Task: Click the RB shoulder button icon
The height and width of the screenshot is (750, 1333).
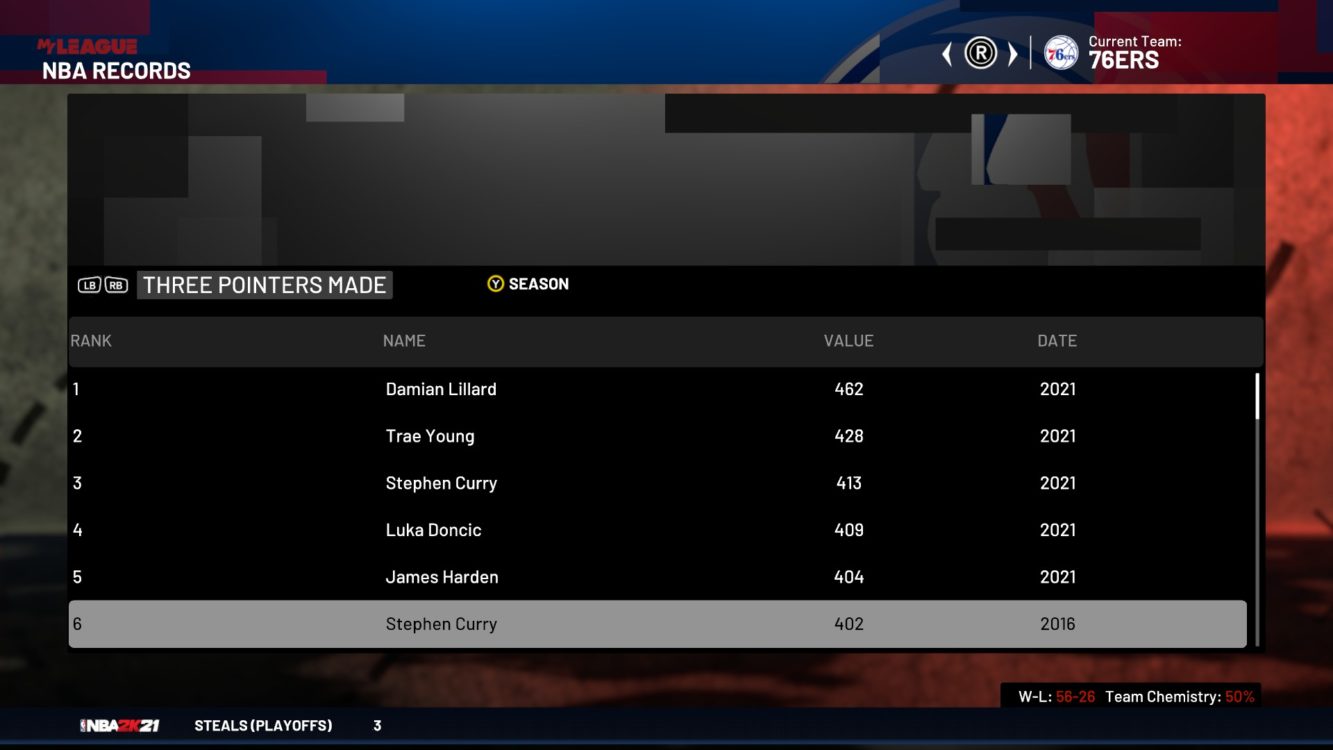Action: [x=115, y=284]
